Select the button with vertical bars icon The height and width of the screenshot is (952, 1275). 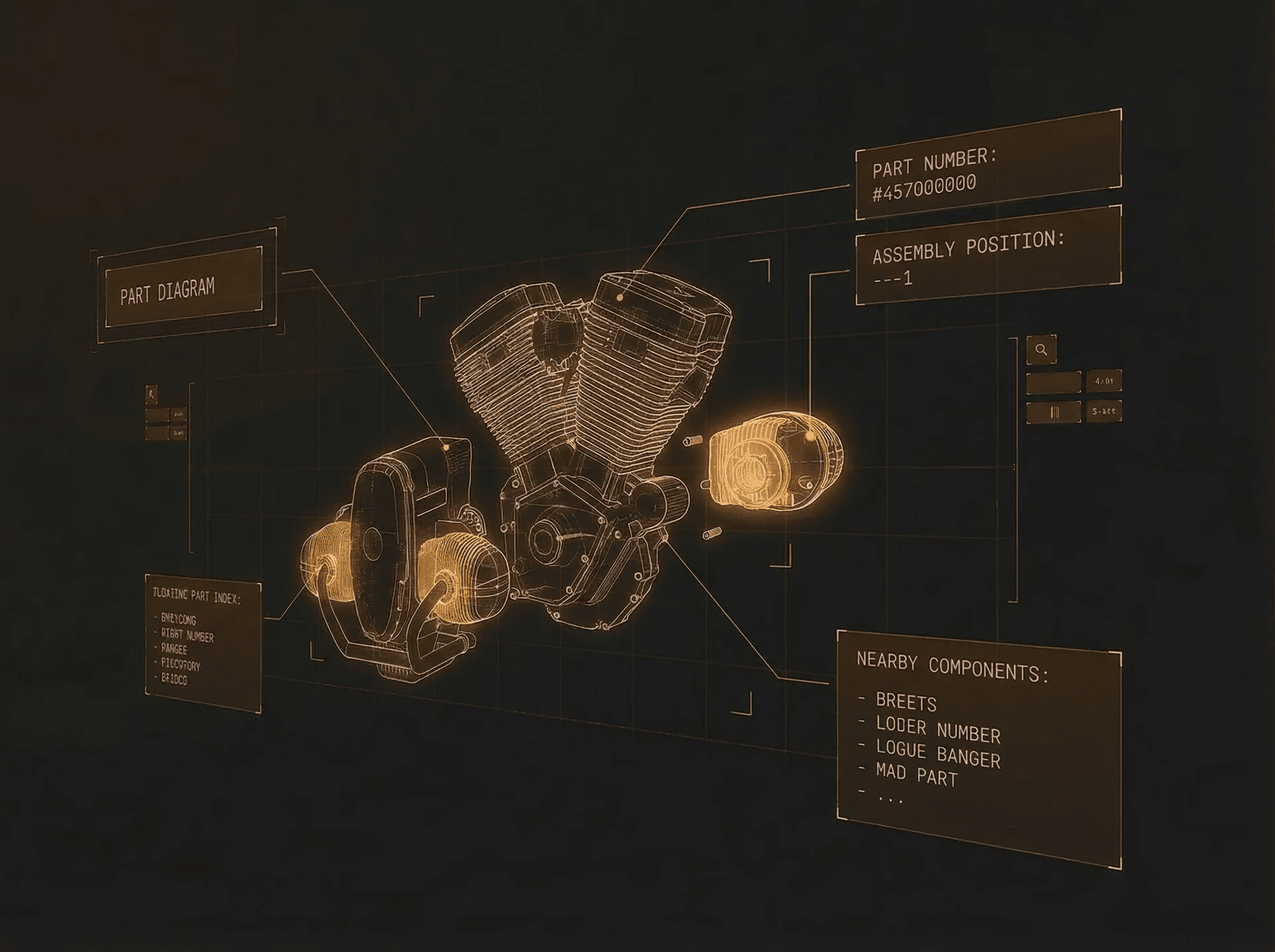click(1054, 412)
